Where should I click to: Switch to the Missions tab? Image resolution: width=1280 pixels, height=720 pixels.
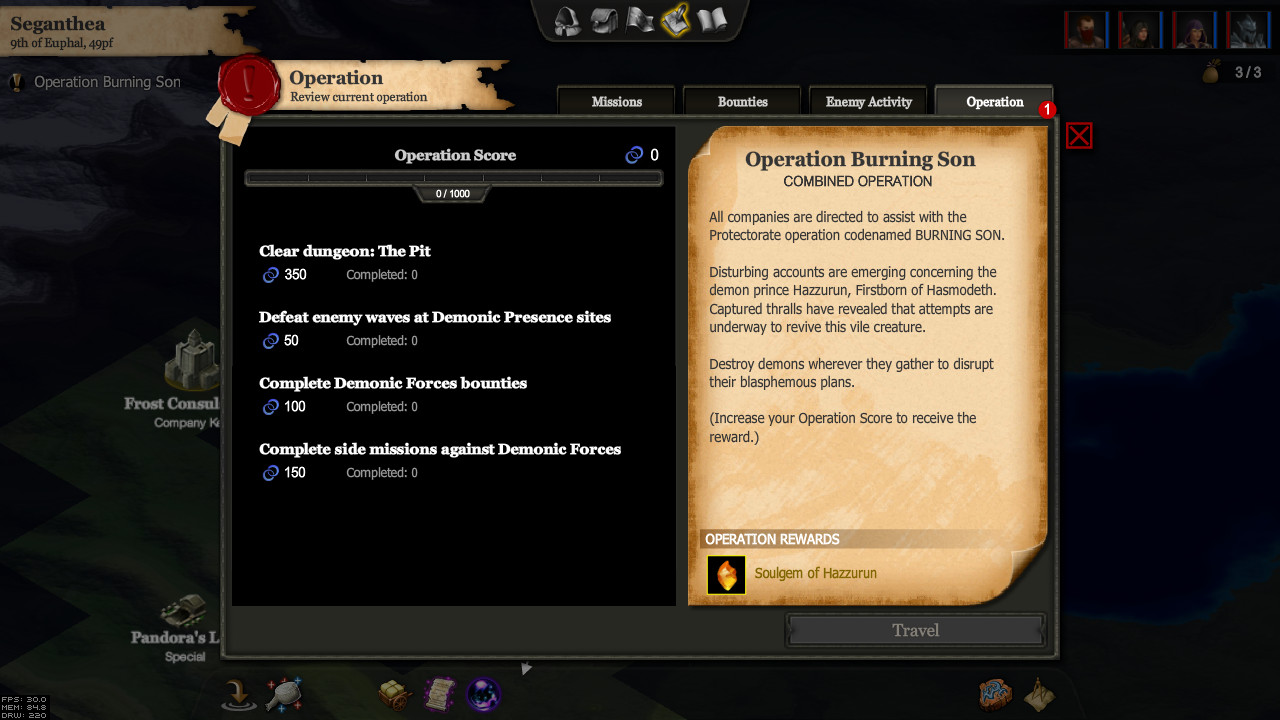[x=615, y=100]
